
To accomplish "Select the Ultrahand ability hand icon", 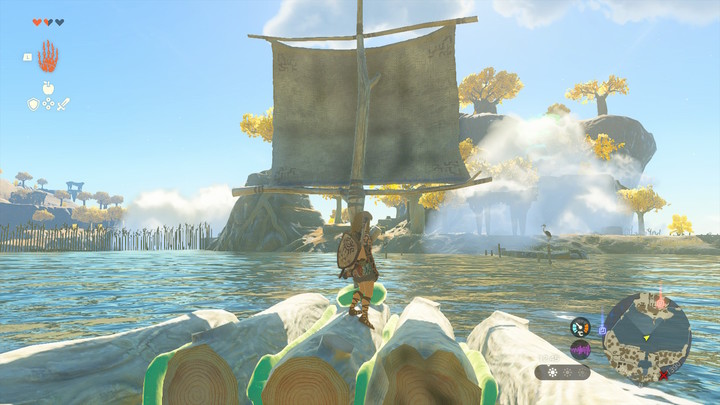I will [48, 57].
